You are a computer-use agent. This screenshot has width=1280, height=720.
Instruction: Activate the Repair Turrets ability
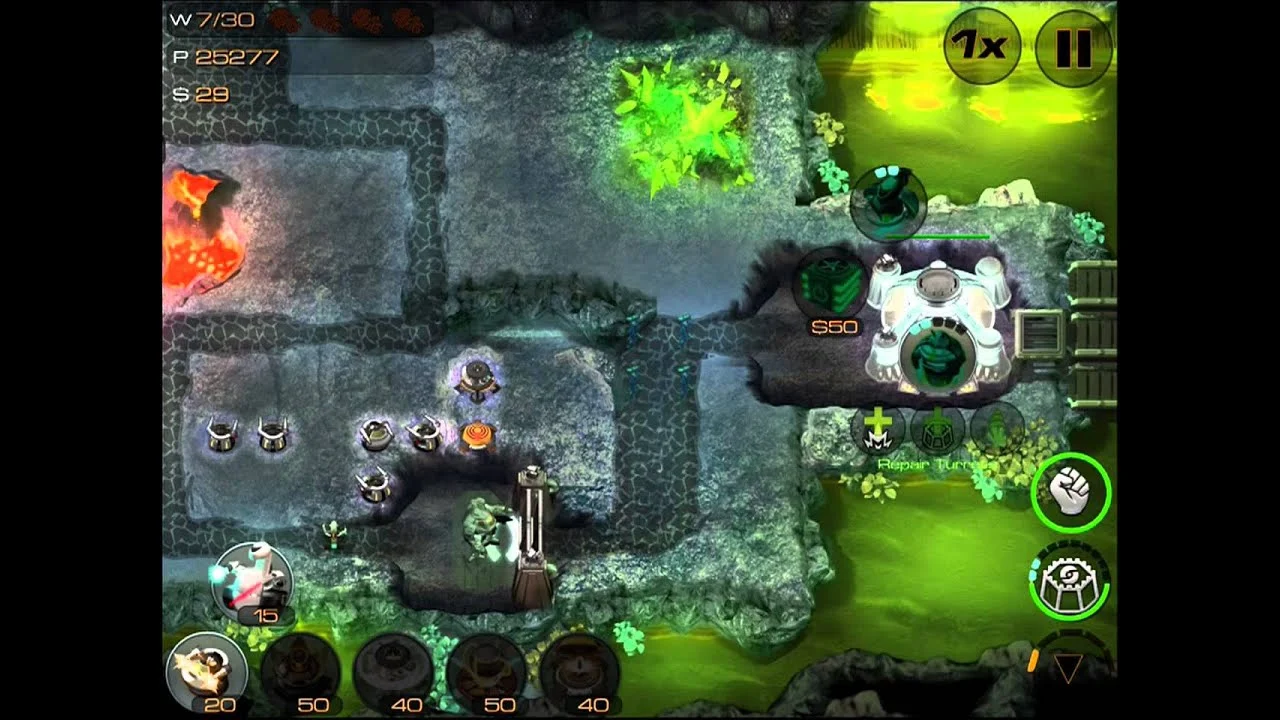pyautogui.click(x=878, y=428)
